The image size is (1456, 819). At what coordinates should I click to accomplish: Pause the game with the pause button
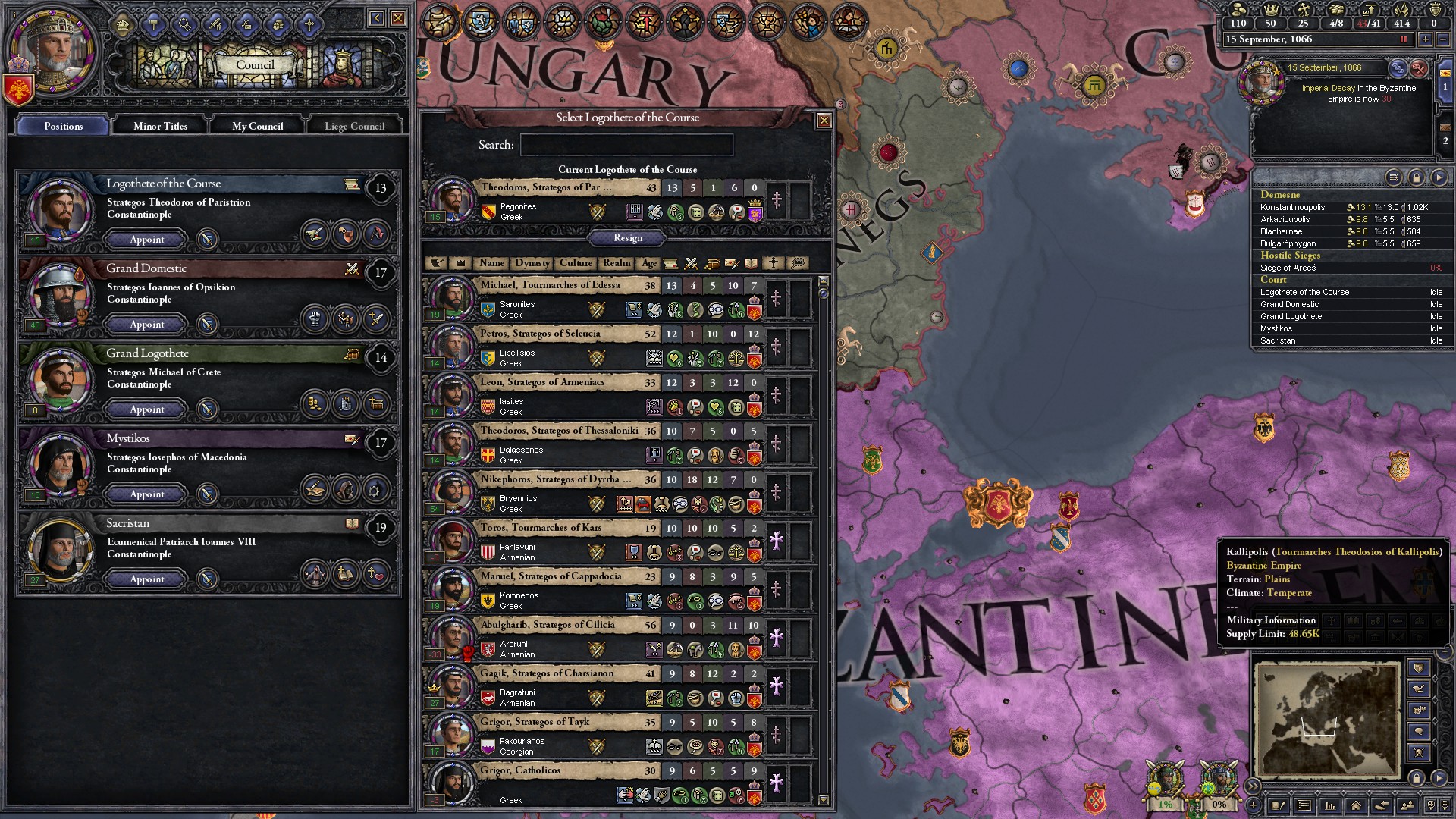1403,39
